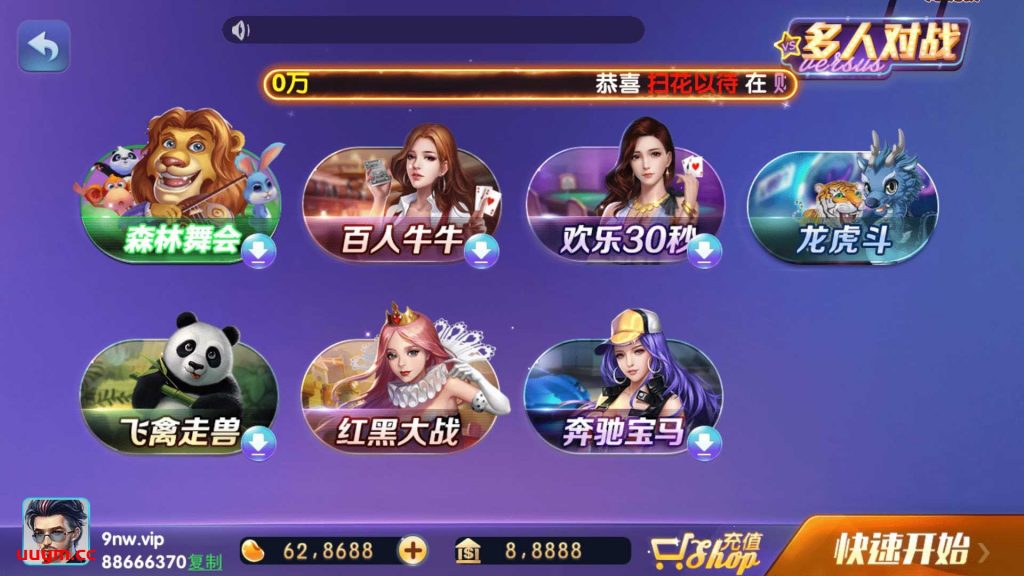
Task: Click the 快速开始 quick start button
Action: tap(902, 548)
